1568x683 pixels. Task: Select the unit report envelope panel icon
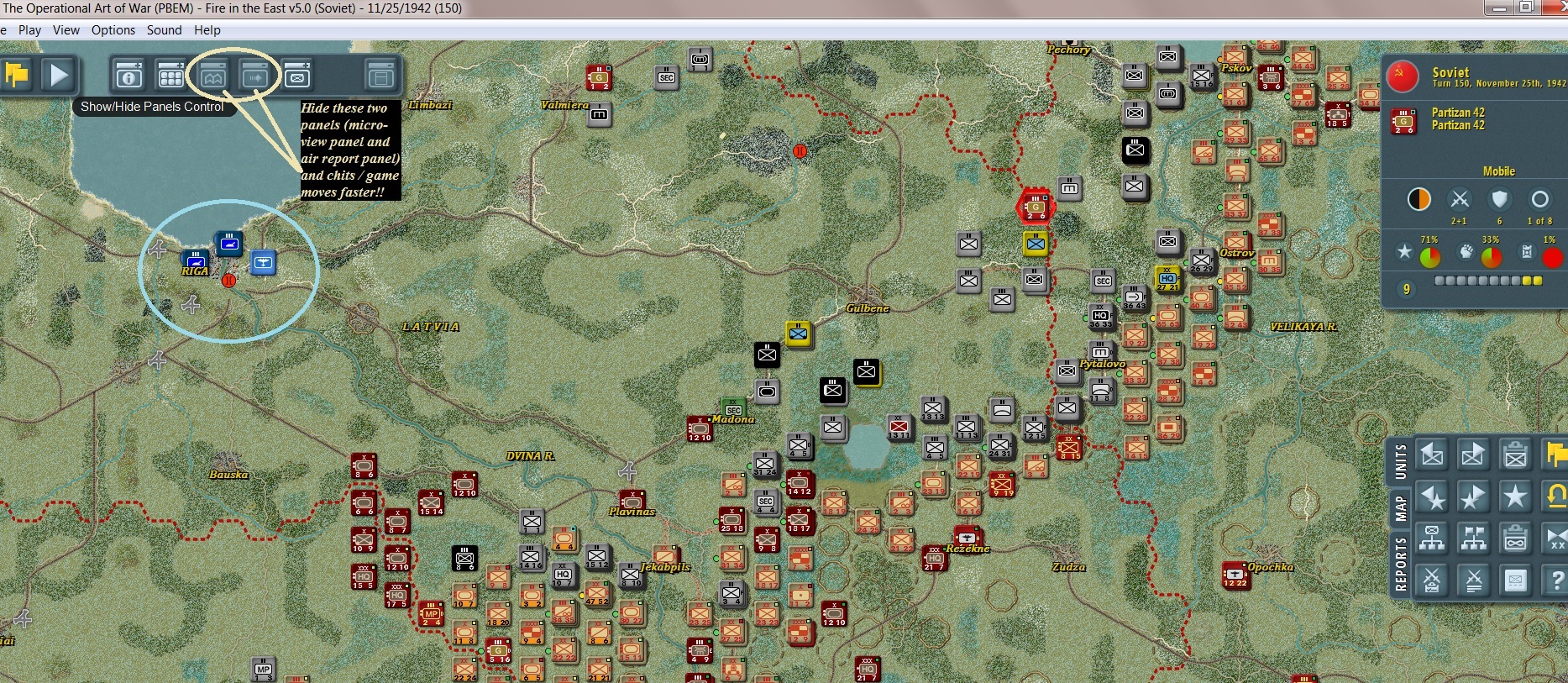296,75
